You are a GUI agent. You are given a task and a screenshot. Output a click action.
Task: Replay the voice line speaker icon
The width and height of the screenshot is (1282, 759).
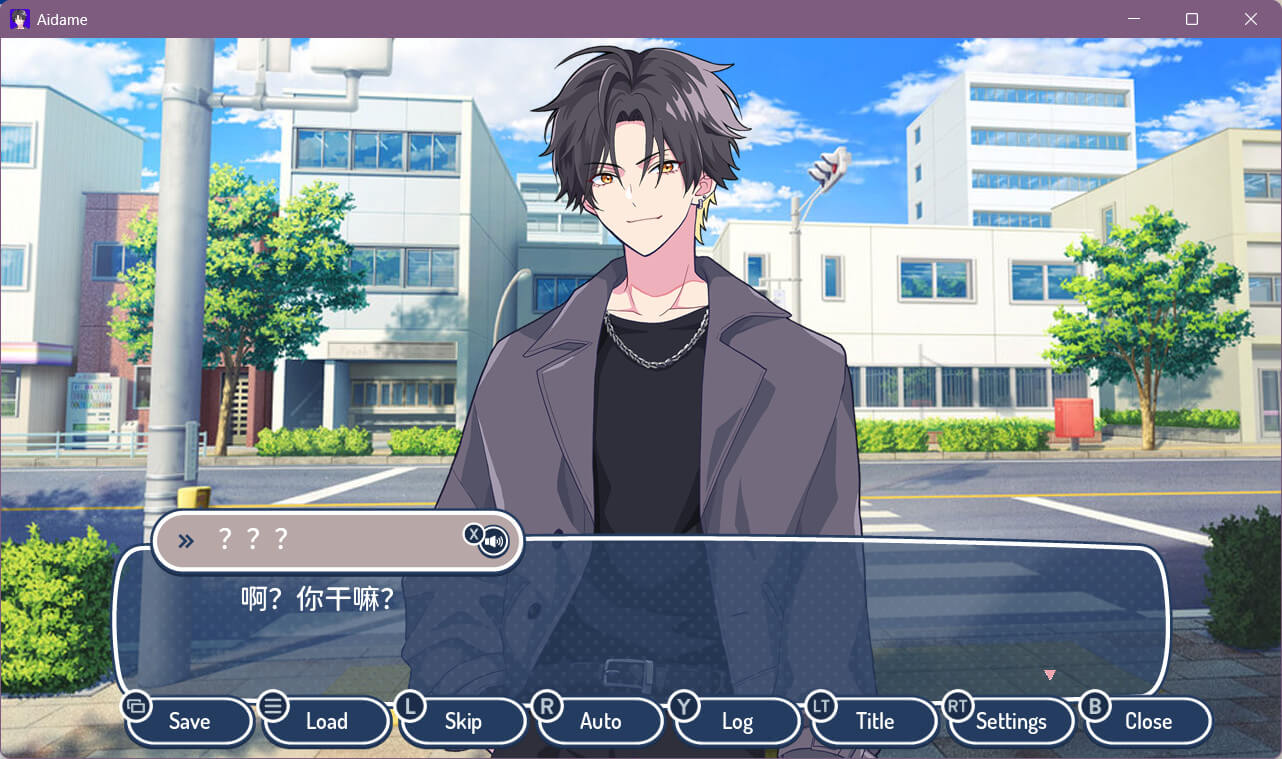click(494, 543)
